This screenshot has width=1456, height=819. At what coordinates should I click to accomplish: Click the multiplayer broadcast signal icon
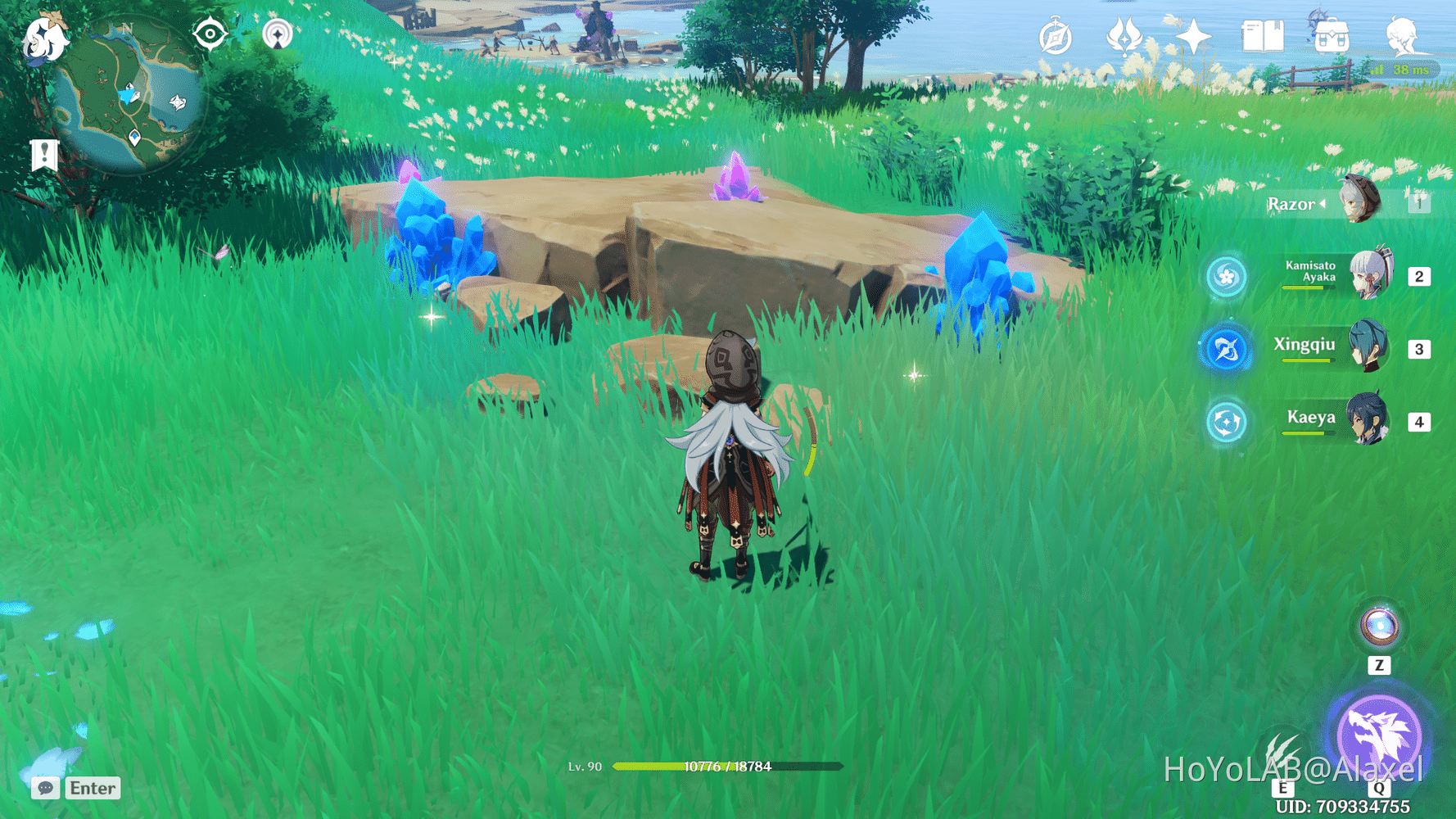point(278,34)
